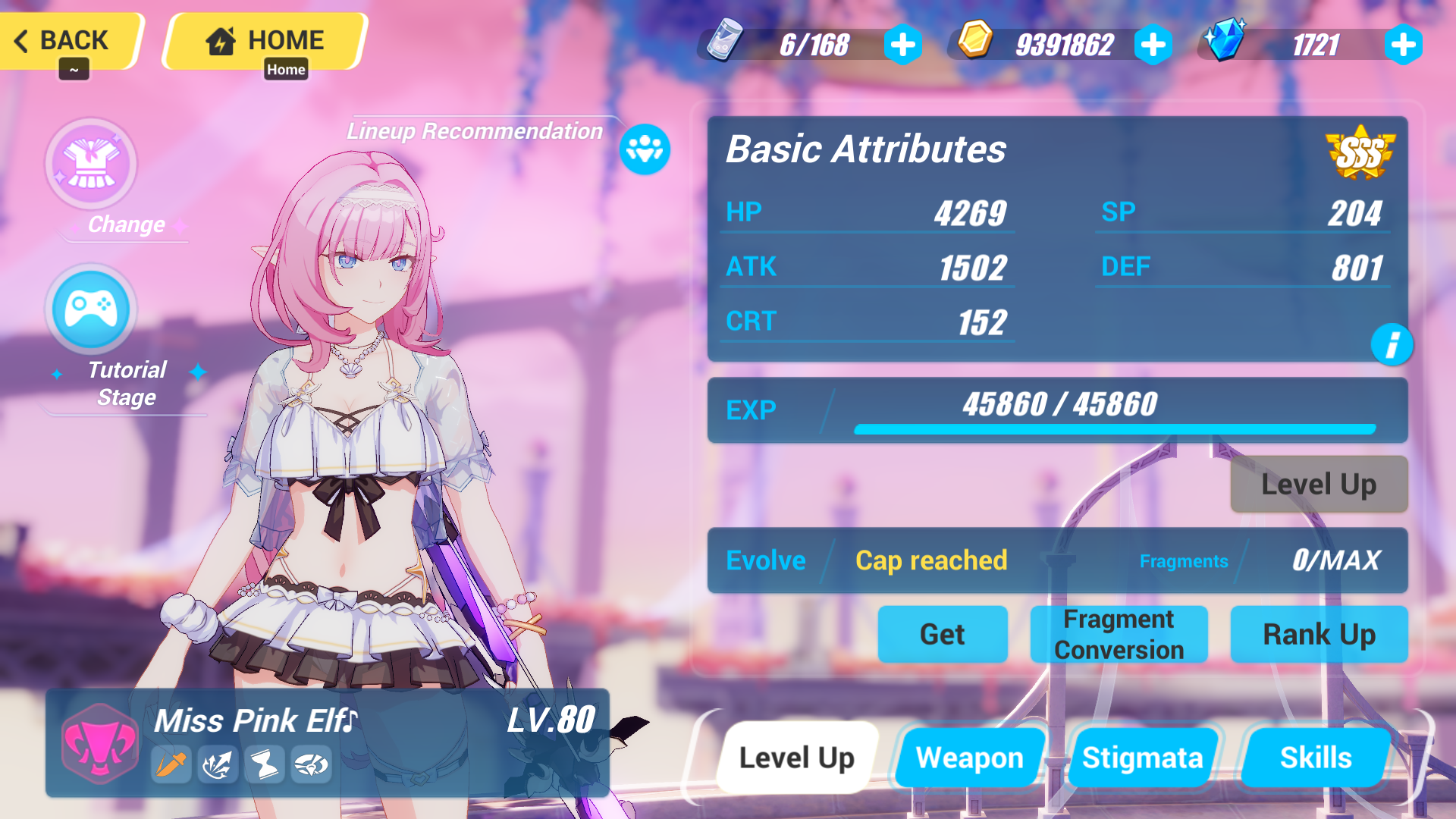
Task: Click the arrows burst-type icon under the name
Action: click(216, 764)
